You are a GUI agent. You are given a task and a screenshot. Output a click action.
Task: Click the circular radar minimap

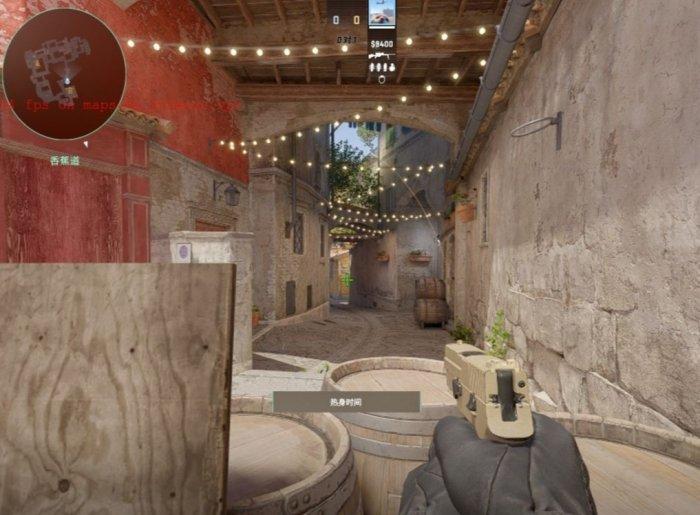click(64, 73)
